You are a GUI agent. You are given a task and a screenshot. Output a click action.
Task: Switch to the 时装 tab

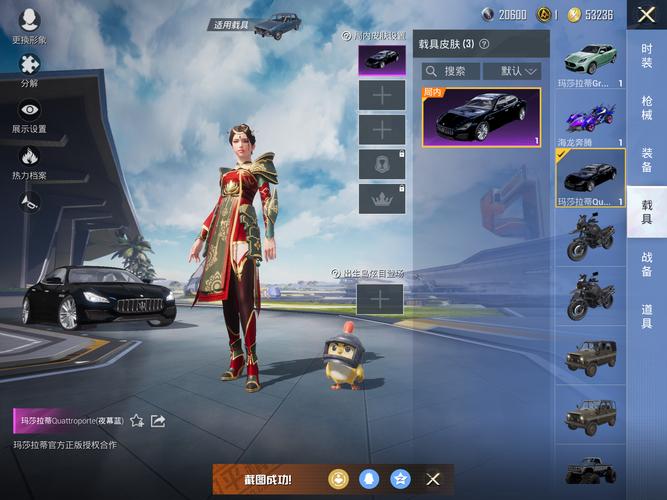(647, 55)
